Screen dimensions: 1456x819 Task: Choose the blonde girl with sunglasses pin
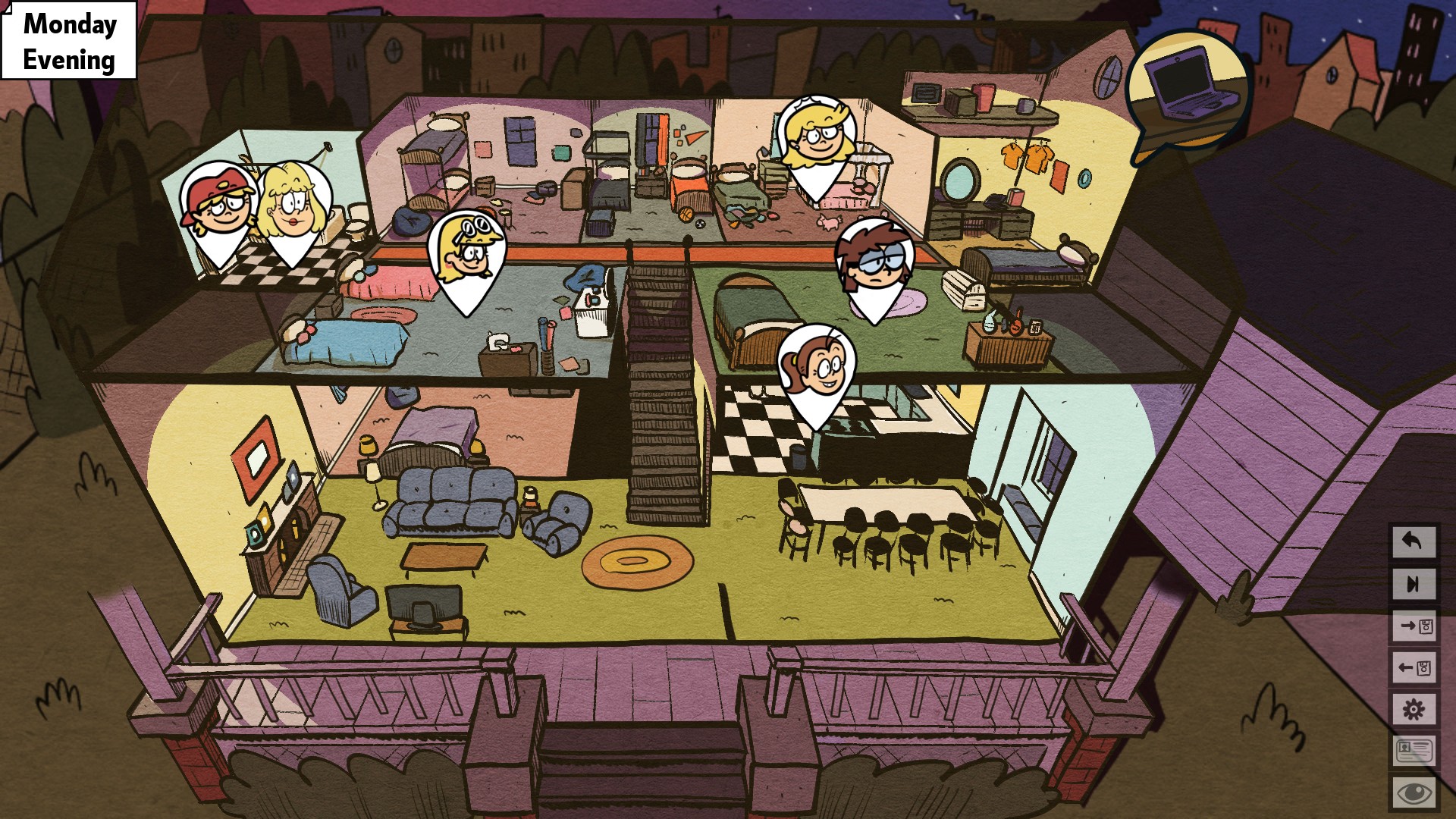coord(467,254)
